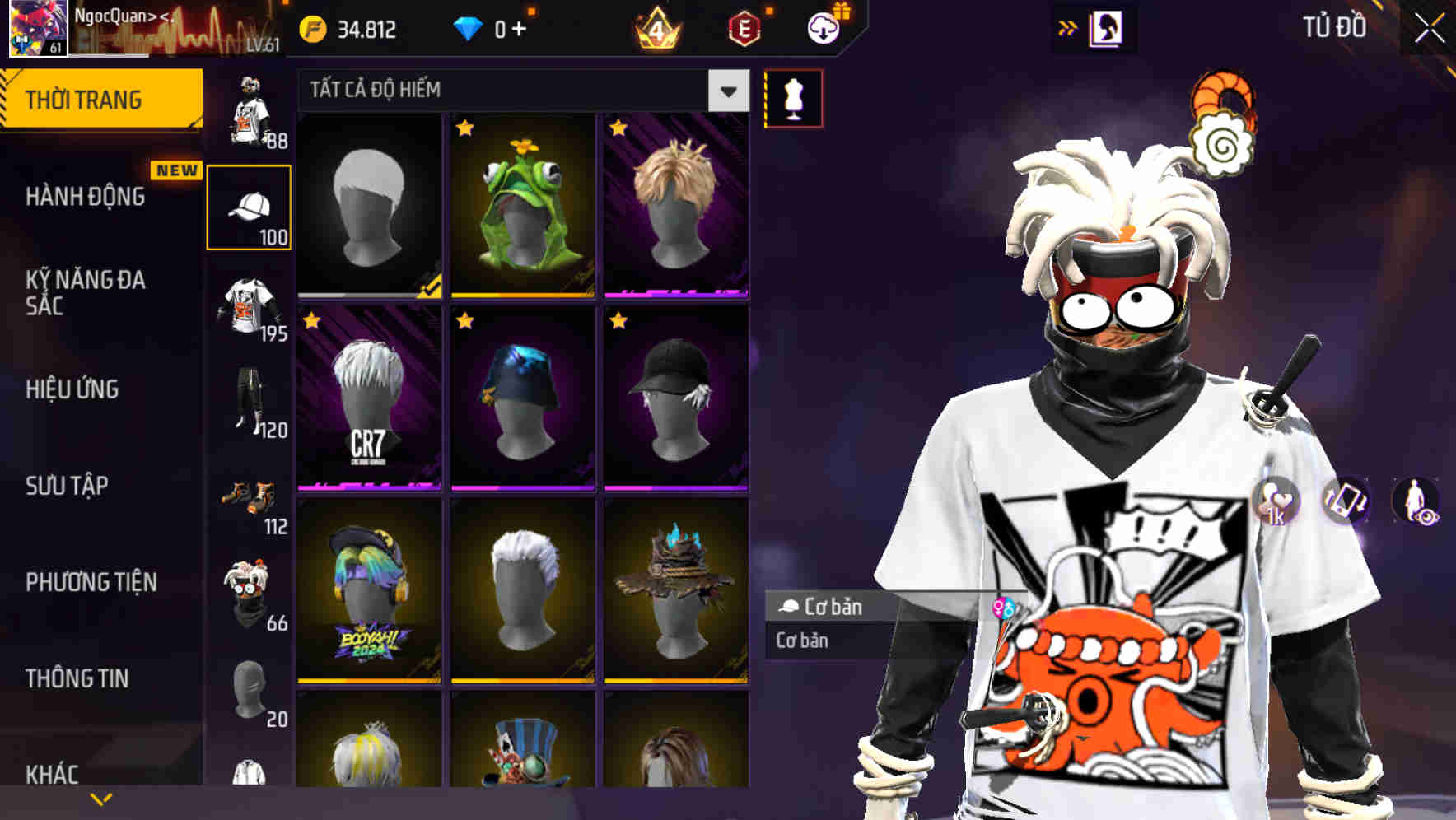
Task: Open the mannequin try-on preview icon
Action: pos(793,98)
